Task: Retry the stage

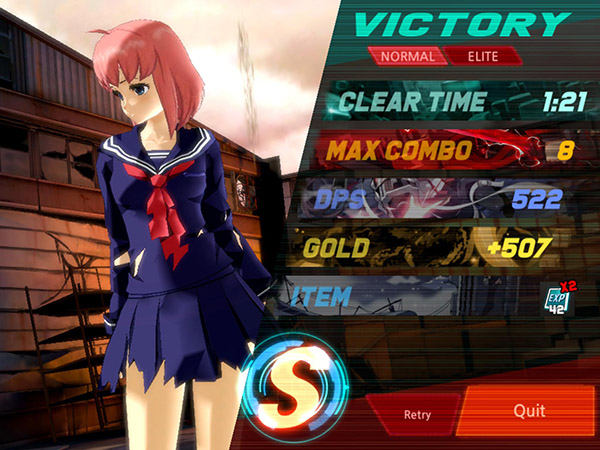Action: pyautogui.click(x=416, y=413)
